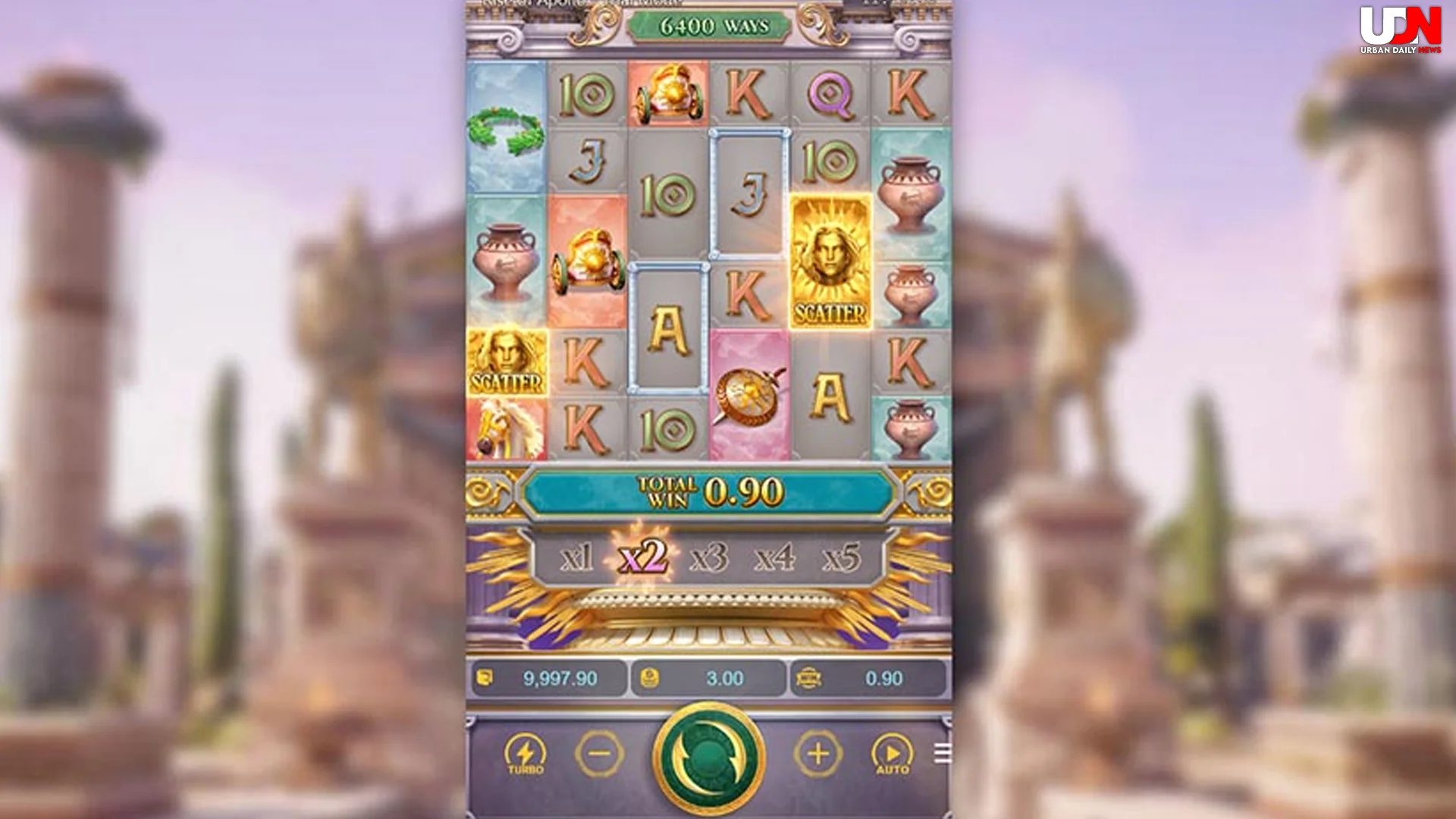Open Autoplay with the AUTO play icon
Viewport: 1456px width, 819px height.
pos(893,753)
